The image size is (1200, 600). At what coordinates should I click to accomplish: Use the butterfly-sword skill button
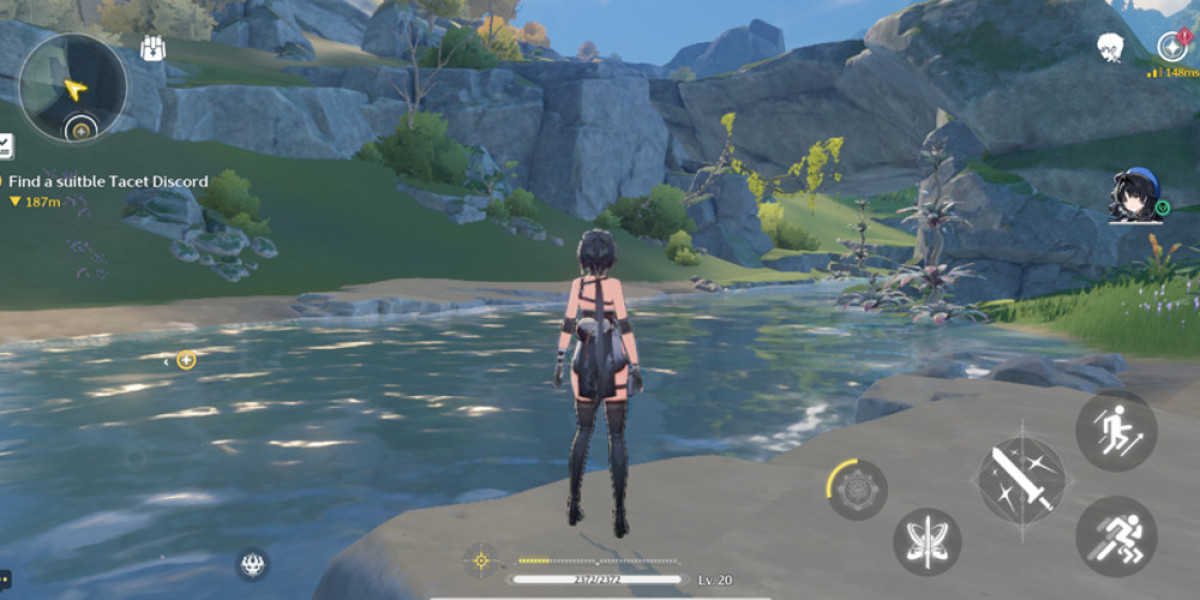tap(927, 542)
